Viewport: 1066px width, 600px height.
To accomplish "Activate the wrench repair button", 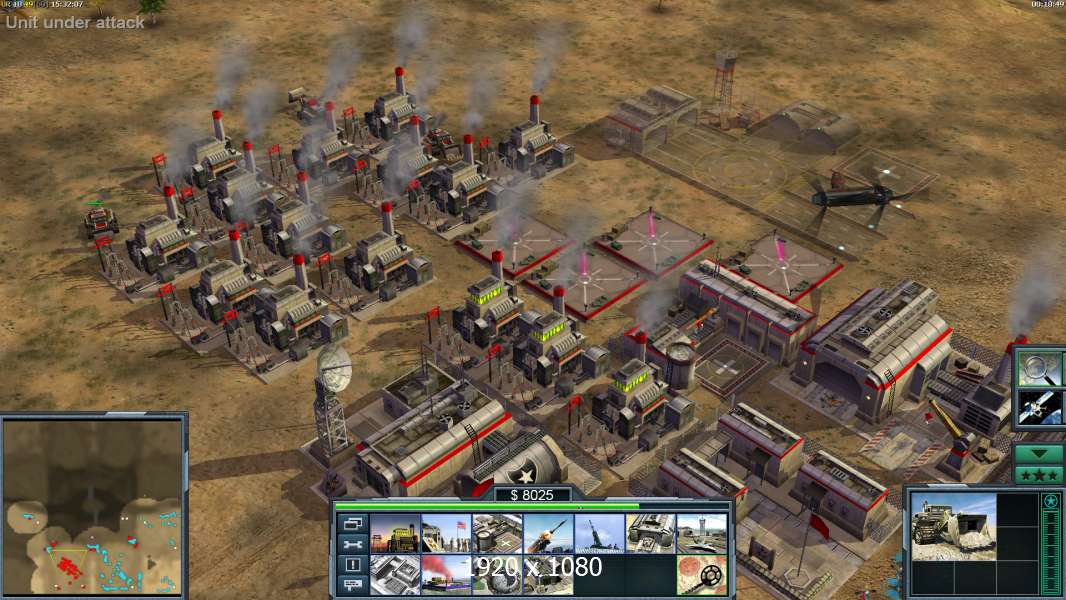I will [351, 544].
